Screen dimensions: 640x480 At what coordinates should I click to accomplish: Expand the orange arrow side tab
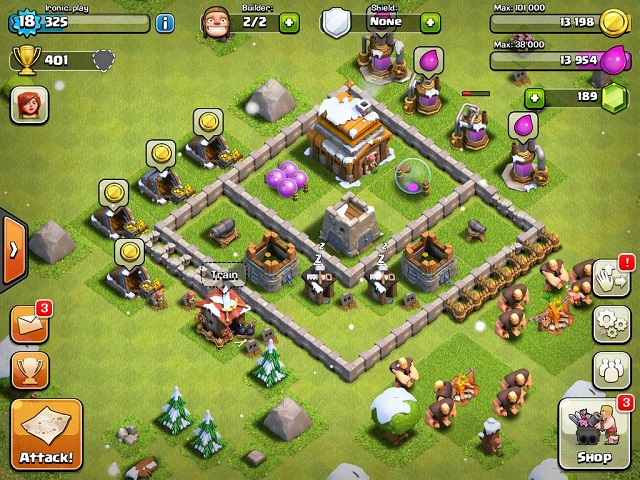tap(12, 248)
